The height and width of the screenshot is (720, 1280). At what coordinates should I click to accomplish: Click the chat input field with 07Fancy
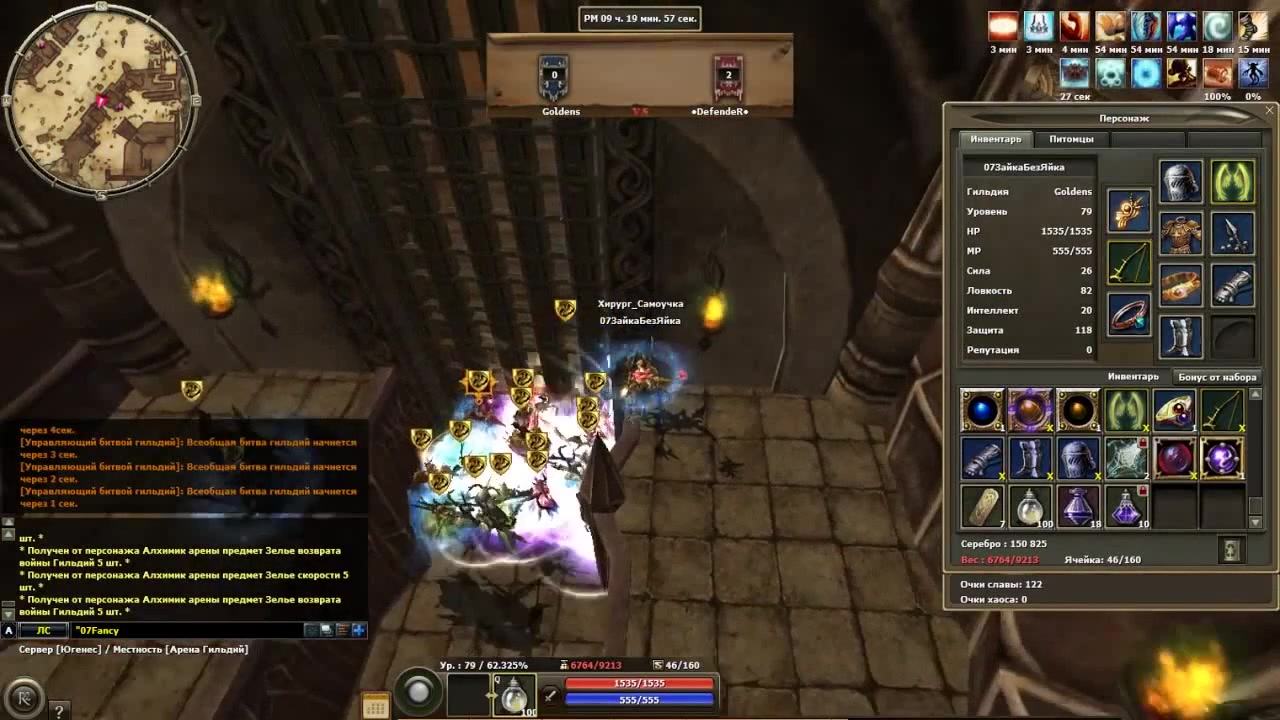pos(185,630)
